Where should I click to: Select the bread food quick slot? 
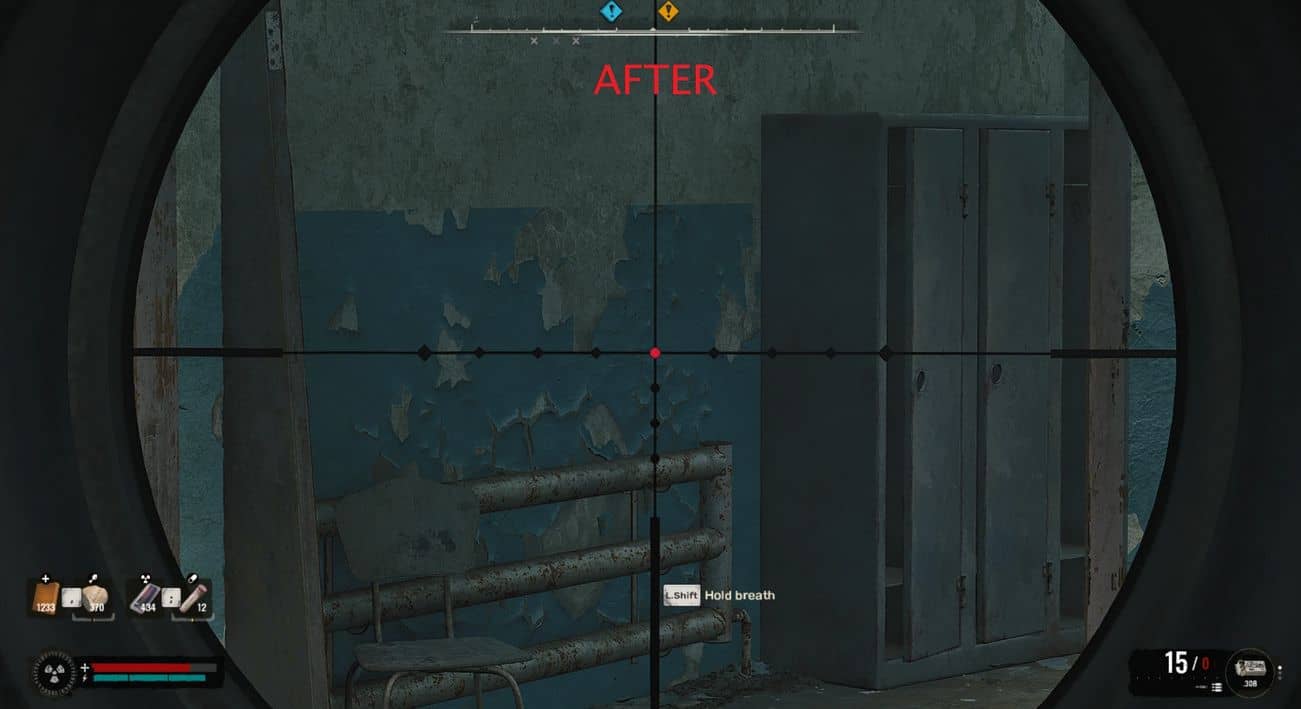(x=97, y=598)
